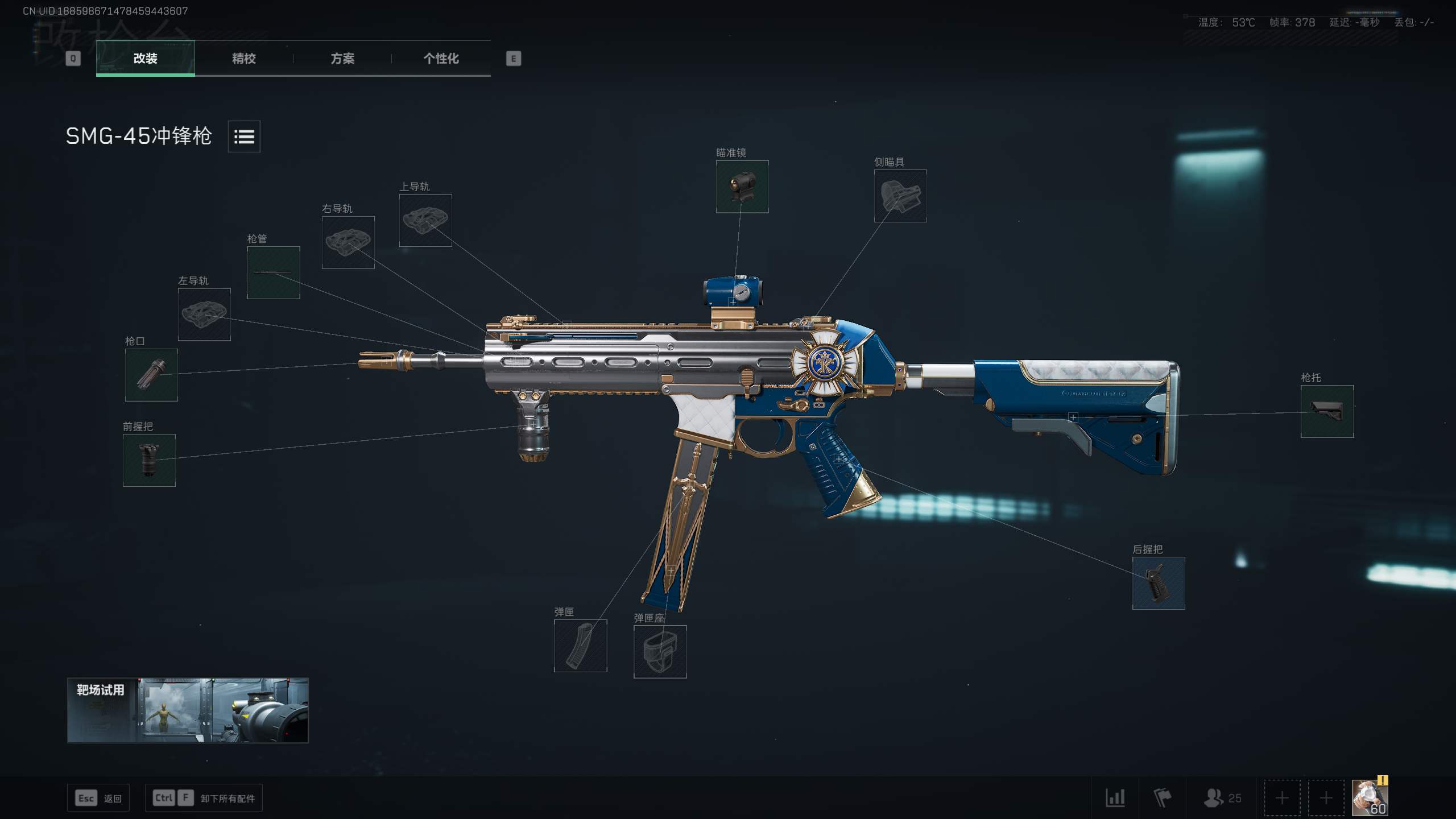
Task: Select the 枪托 stock slot
Action: pyautogui.click(x=1327, y=411)
